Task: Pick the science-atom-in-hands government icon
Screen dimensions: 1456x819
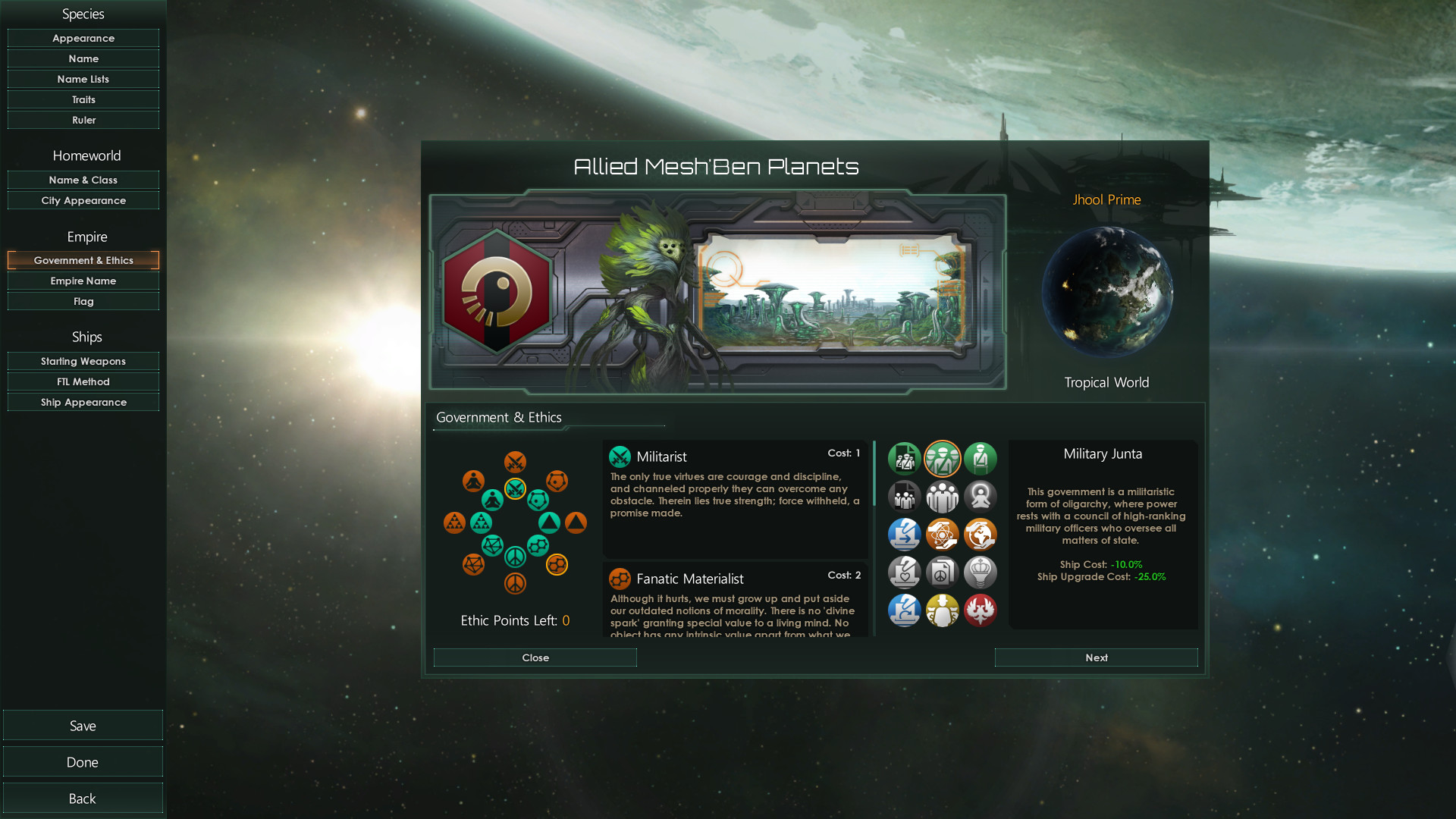Action: pyautogui.click(x=942, y=533)
